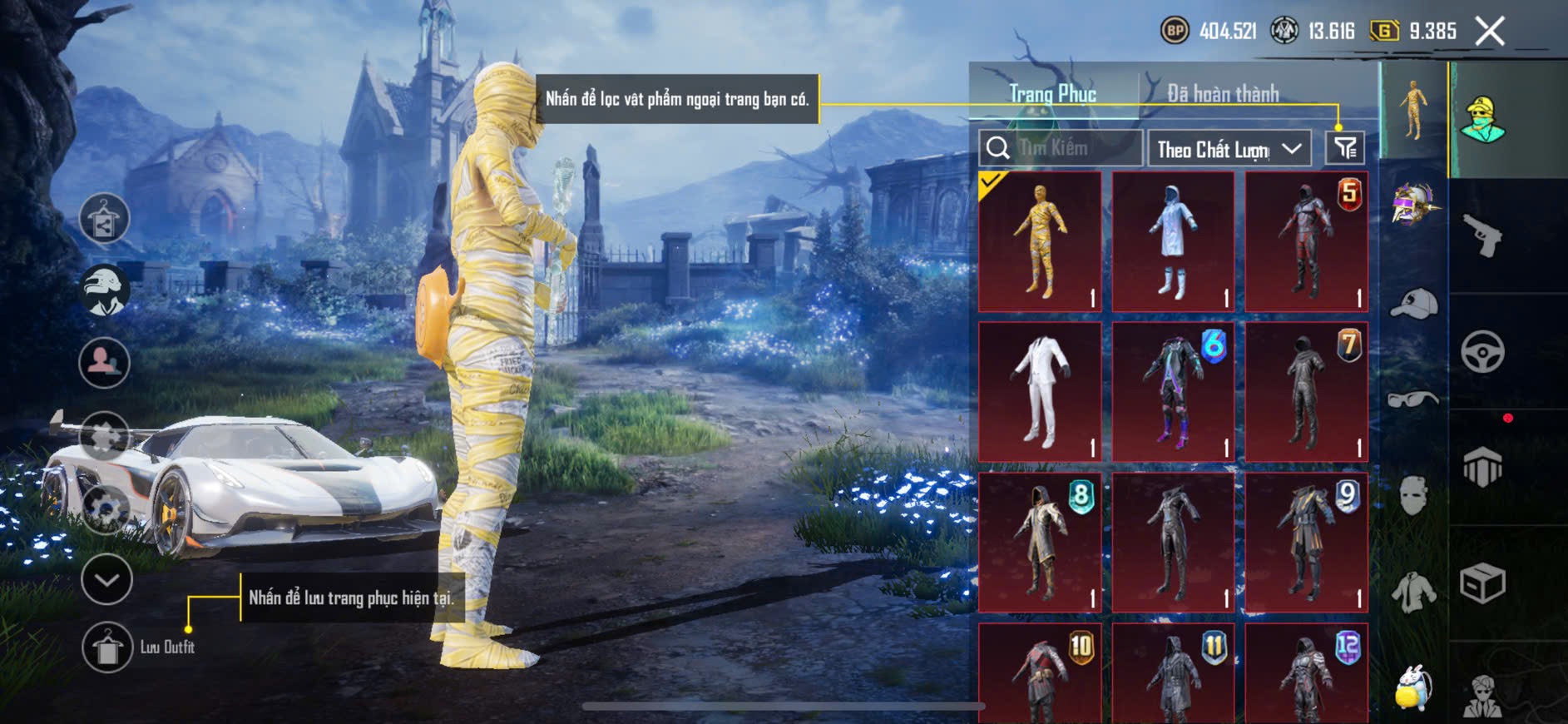The image size is (1568, 724).
Task: Switch to the pistol weapon skins category
Action: (1483, 236)
